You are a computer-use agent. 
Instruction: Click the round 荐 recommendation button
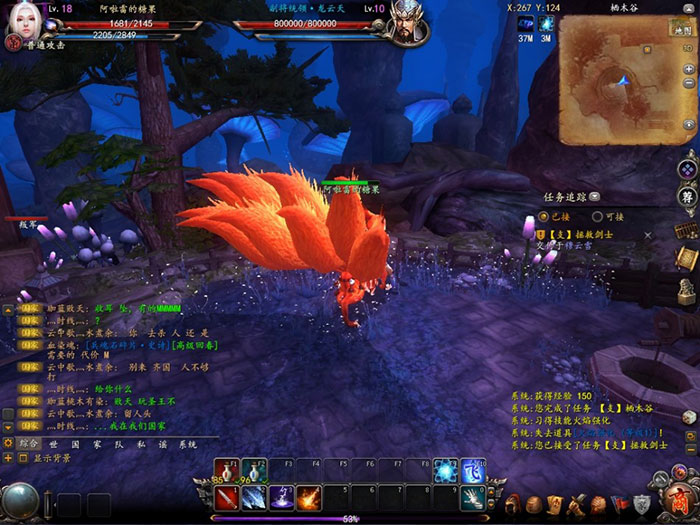click(687, 195)
